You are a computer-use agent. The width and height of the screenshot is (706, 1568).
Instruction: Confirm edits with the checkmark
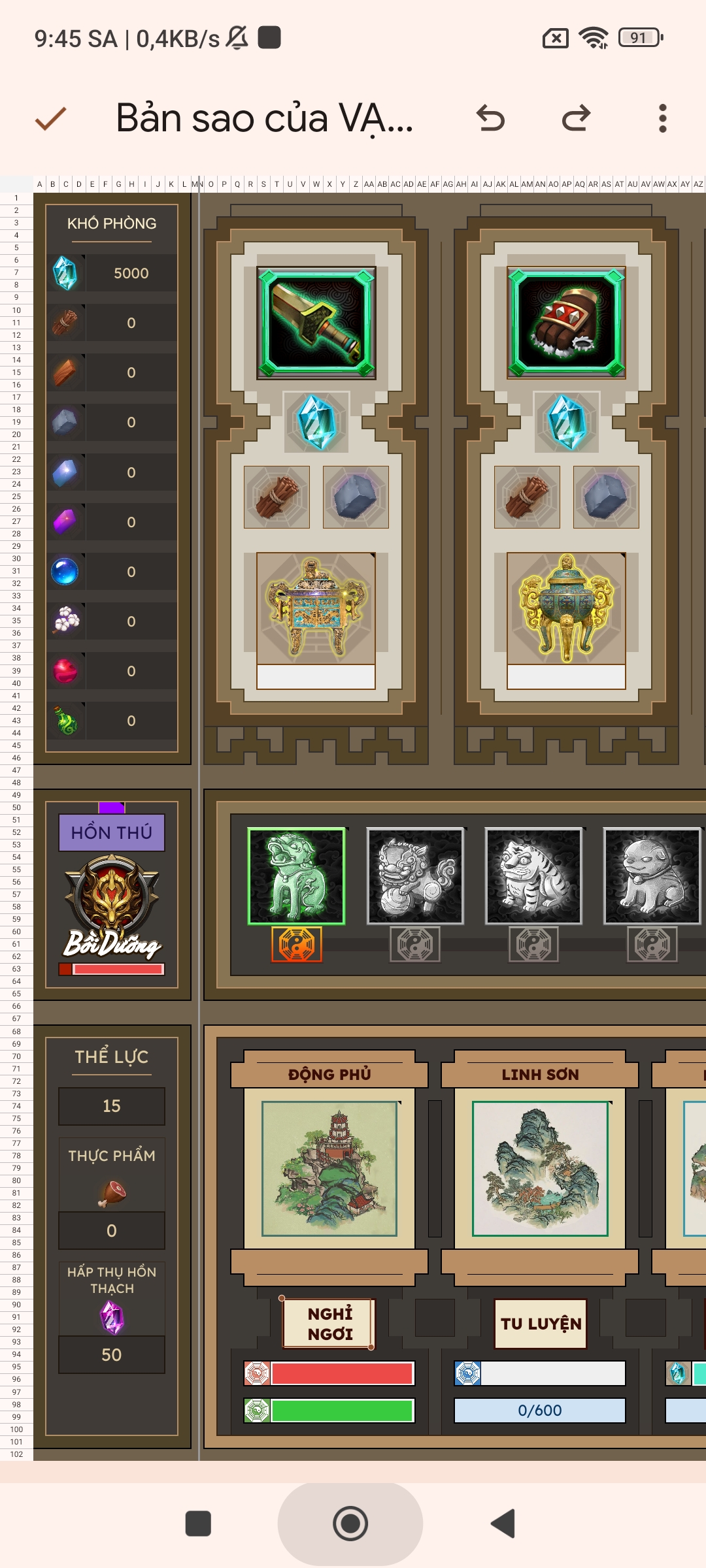pos(50,118)
